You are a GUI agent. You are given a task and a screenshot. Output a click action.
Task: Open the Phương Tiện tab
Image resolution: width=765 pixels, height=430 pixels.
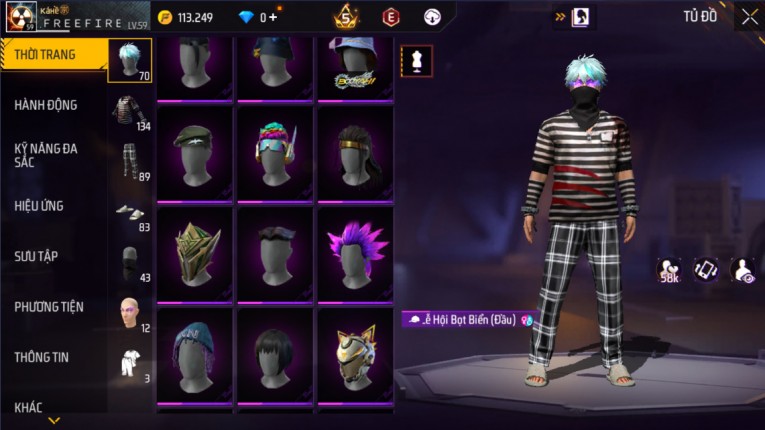49,307
